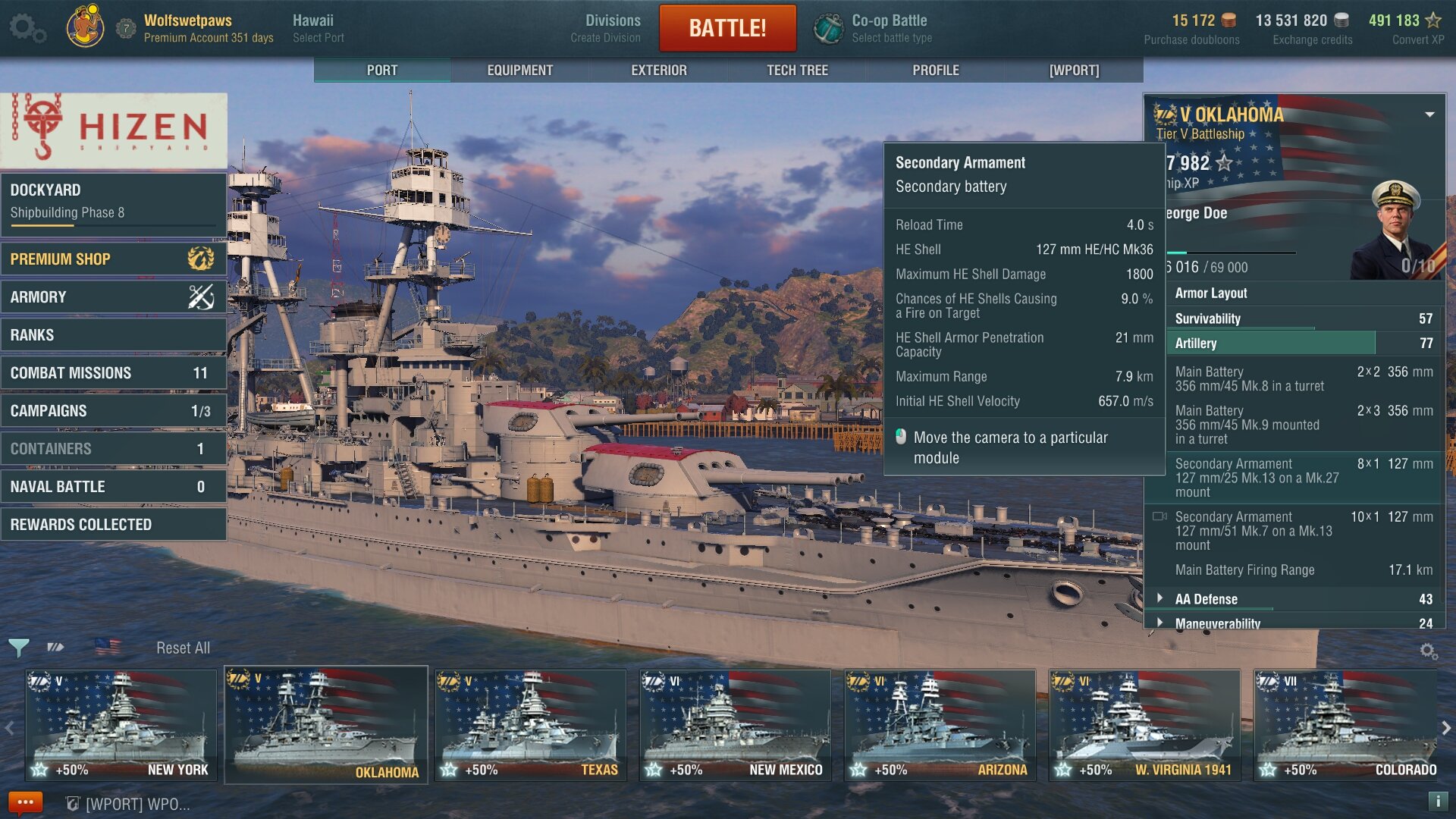This screenshot has width=1456, height=819.
Task: Go to the Armory
Action: tap(114, 297)
